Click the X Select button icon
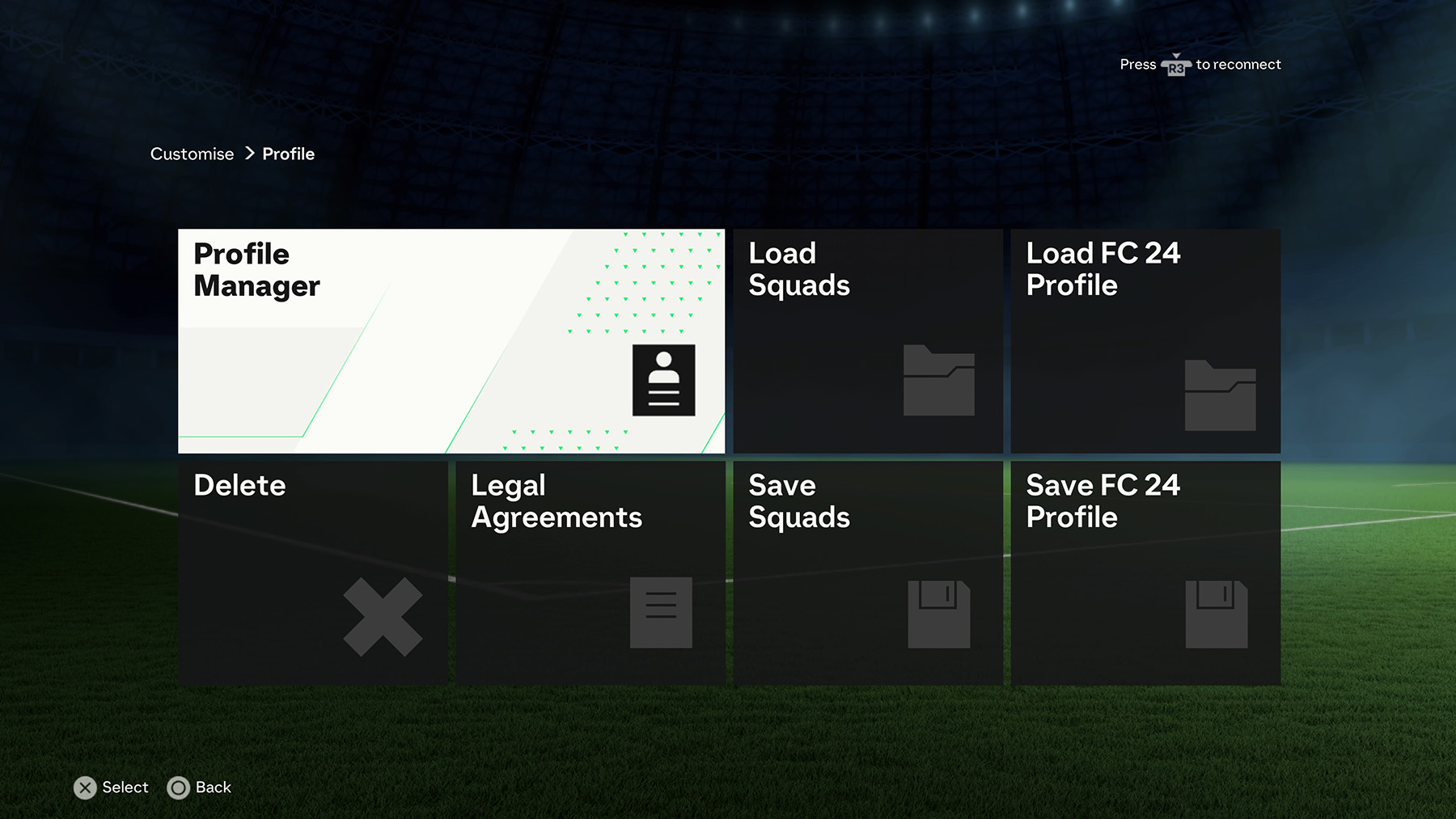This screenshot has height=819, width=1456. [x=85, y=787]
